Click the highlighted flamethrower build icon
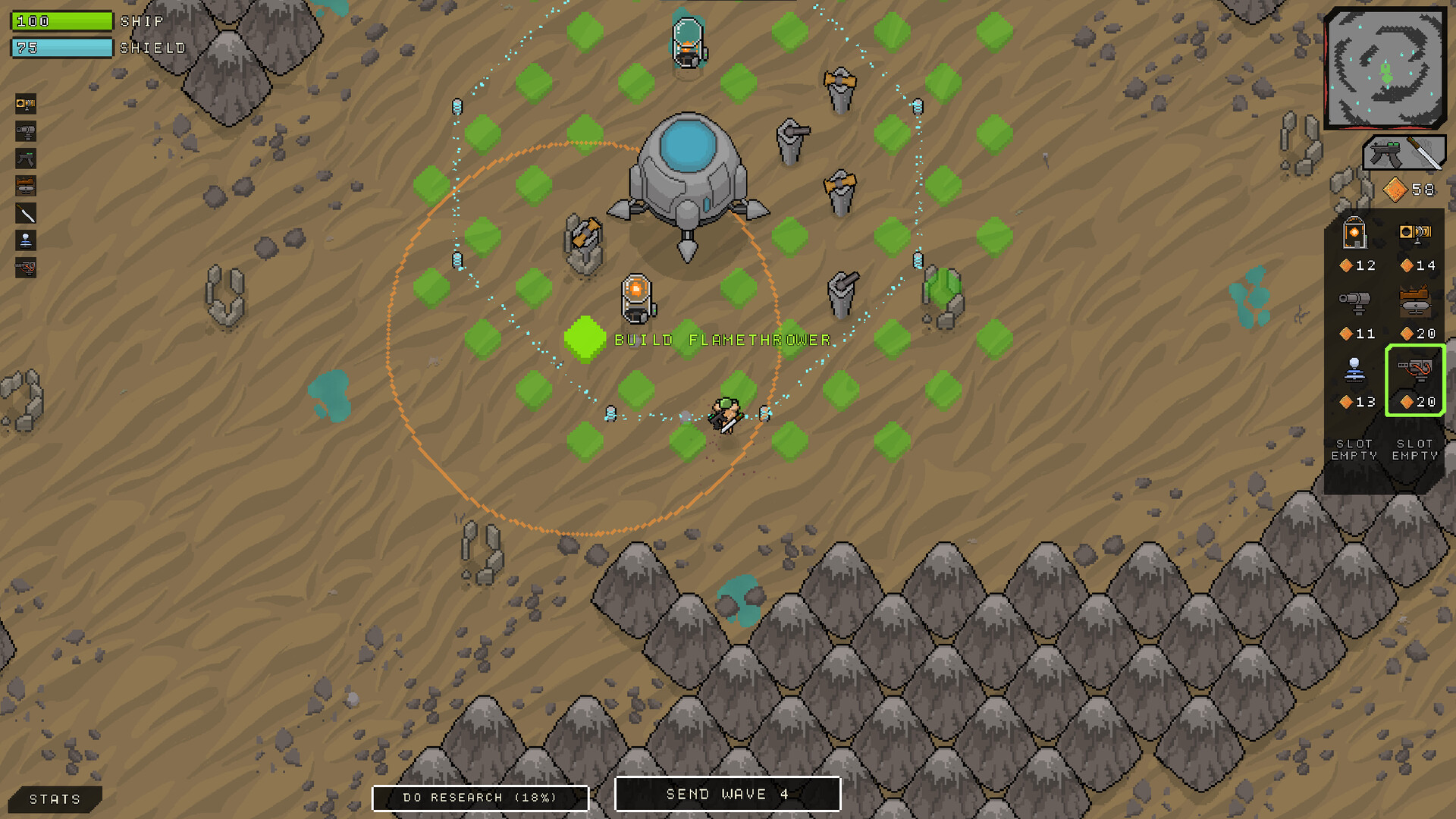This screenshot has height=819, width=1456. pos(1415,379)
